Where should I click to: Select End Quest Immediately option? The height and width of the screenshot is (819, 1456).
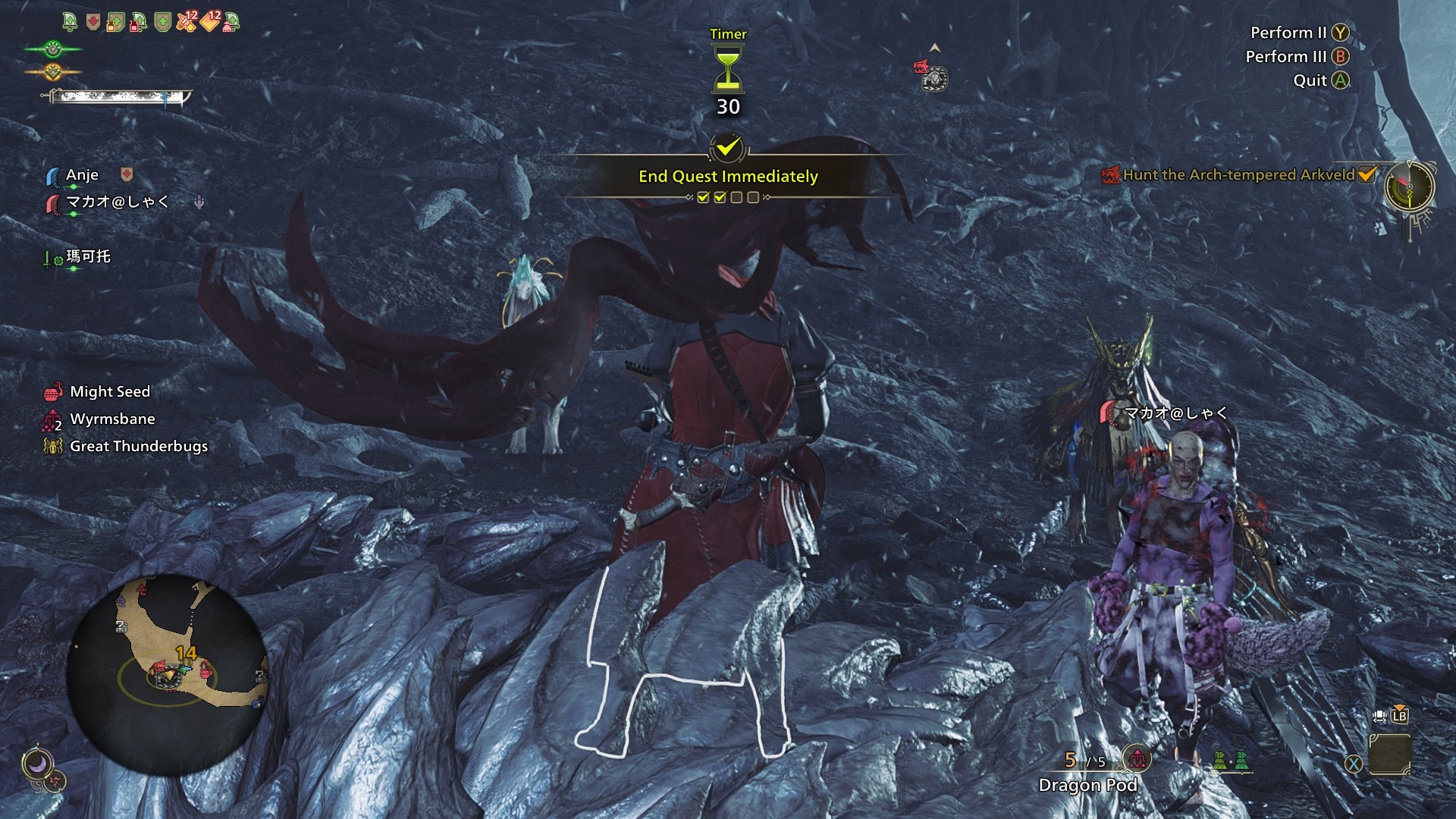(728, 176)
